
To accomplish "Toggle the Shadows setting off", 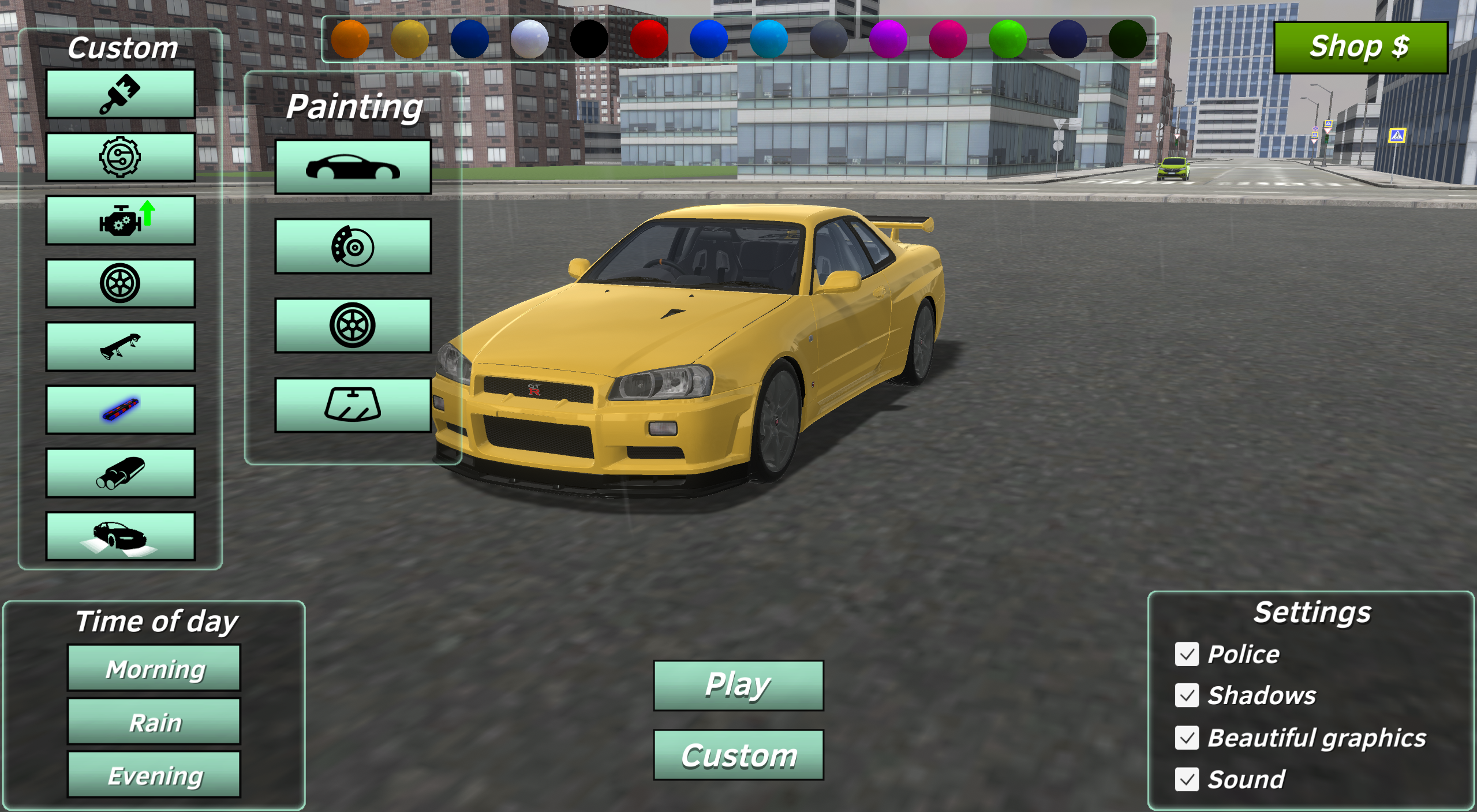I will click(1187, 695).
